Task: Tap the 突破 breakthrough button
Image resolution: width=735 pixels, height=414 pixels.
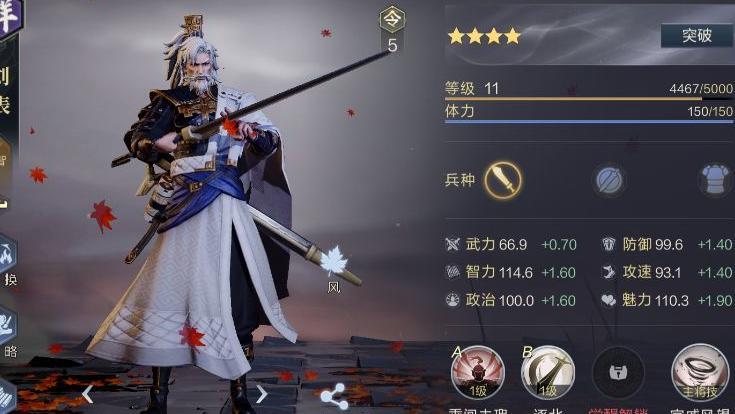Action: coord(696,36)
